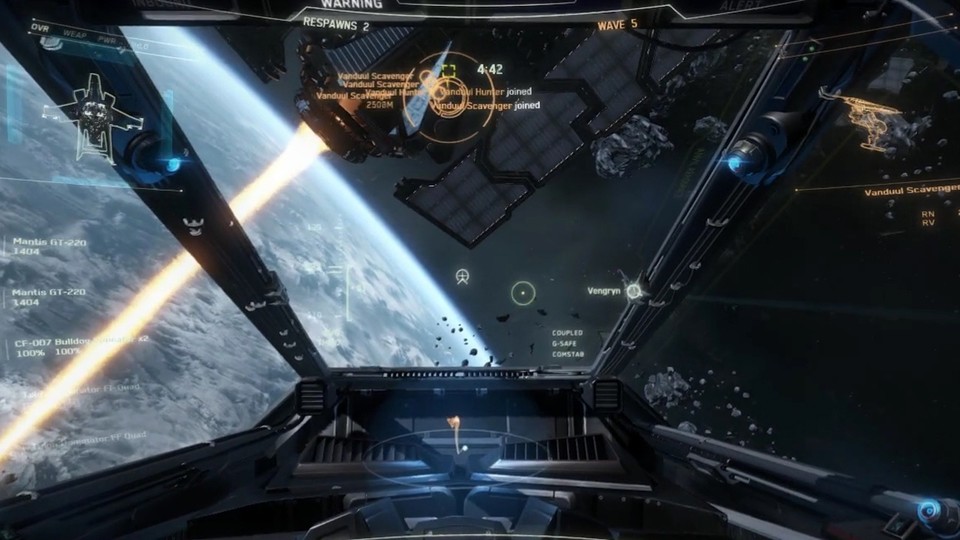Select the Vengryn target marker
Viewport: 960px width, 540px height.
(x=632, y=290)
